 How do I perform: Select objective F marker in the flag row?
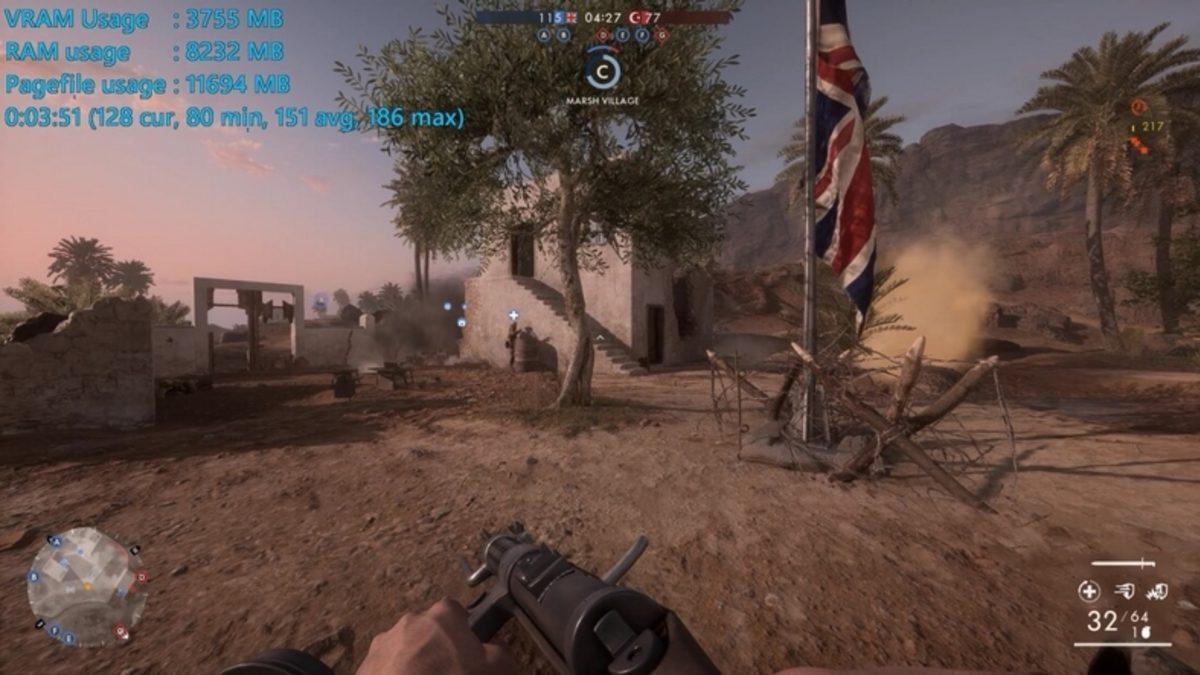click(642, 34)
